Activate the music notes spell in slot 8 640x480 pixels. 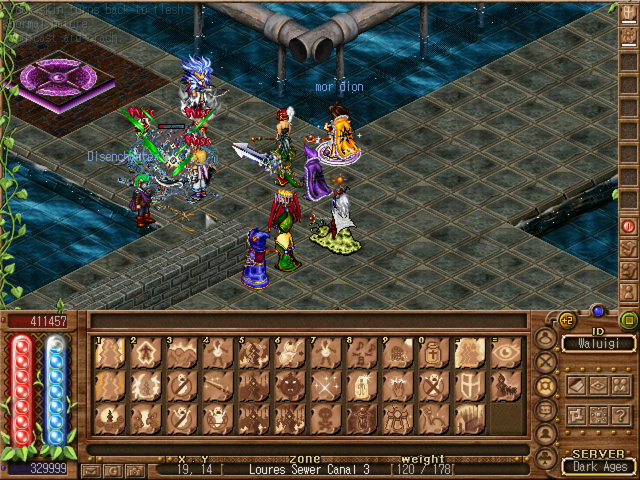coord(360,352)
